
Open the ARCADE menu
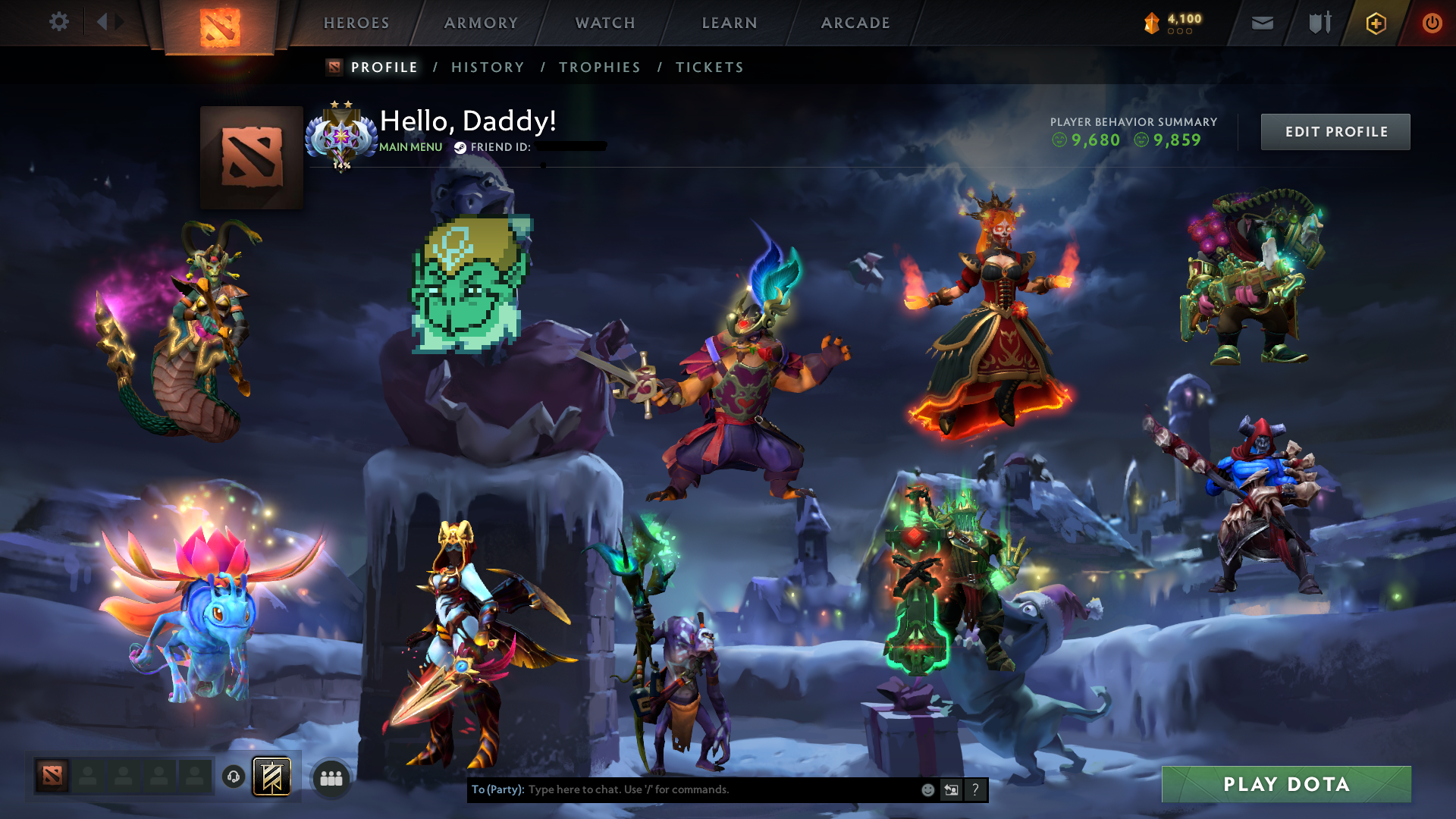pos(855,23)
